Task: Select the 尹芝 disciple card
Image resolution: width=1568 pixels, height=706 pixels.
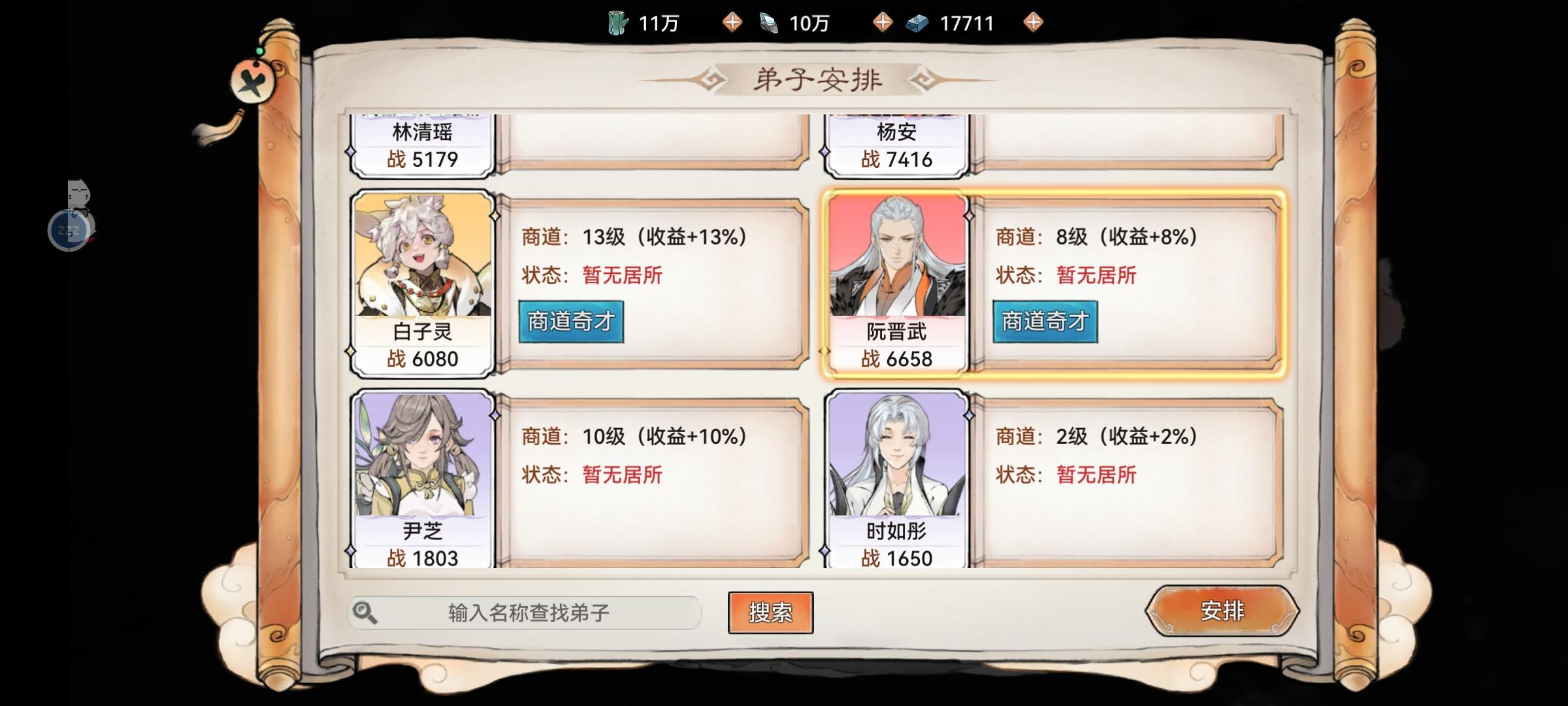Action: [x=423, y=477]
